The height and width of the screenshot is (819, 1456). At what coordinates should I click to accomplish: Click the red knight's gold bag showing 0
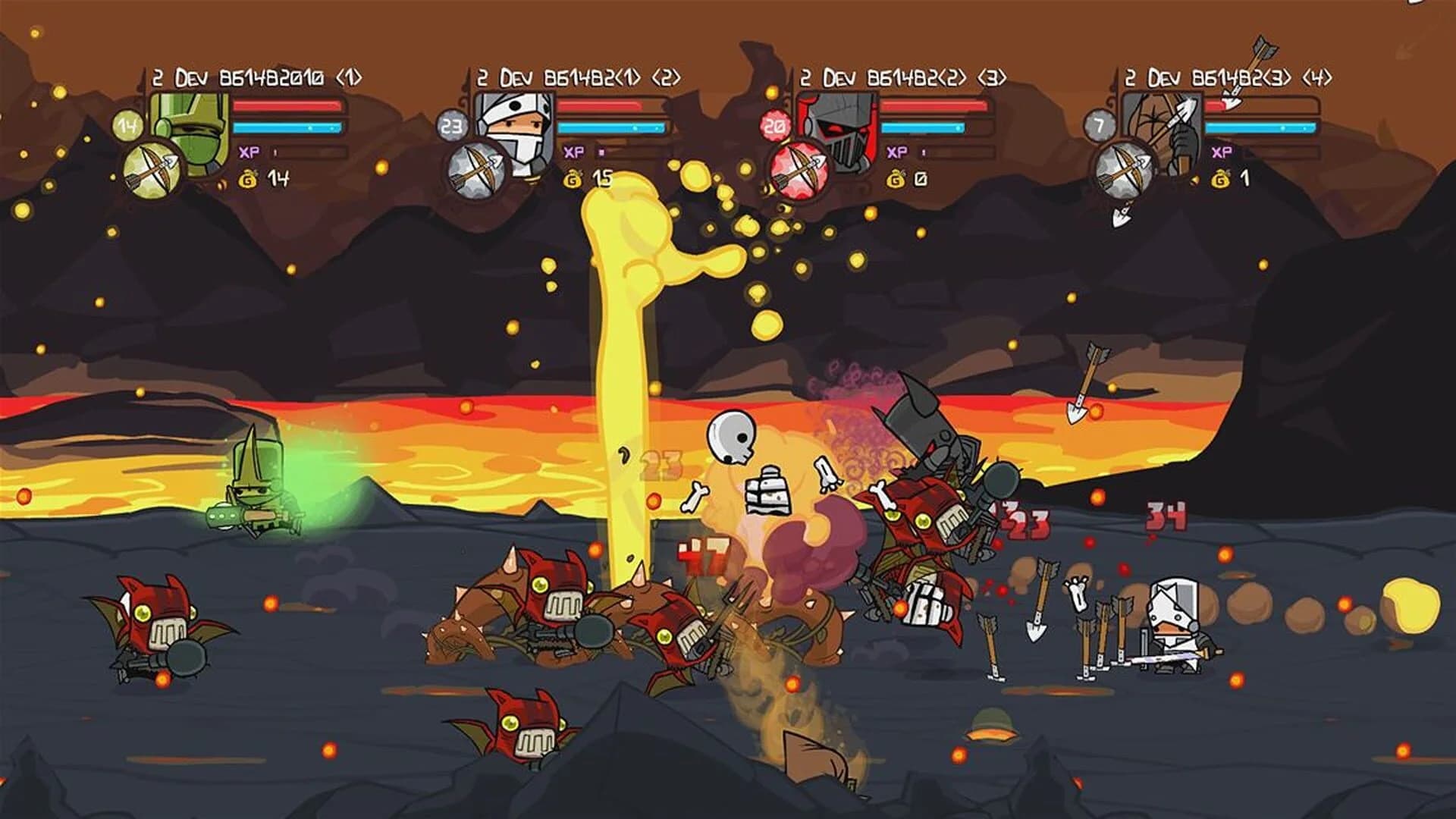[896, 180]
